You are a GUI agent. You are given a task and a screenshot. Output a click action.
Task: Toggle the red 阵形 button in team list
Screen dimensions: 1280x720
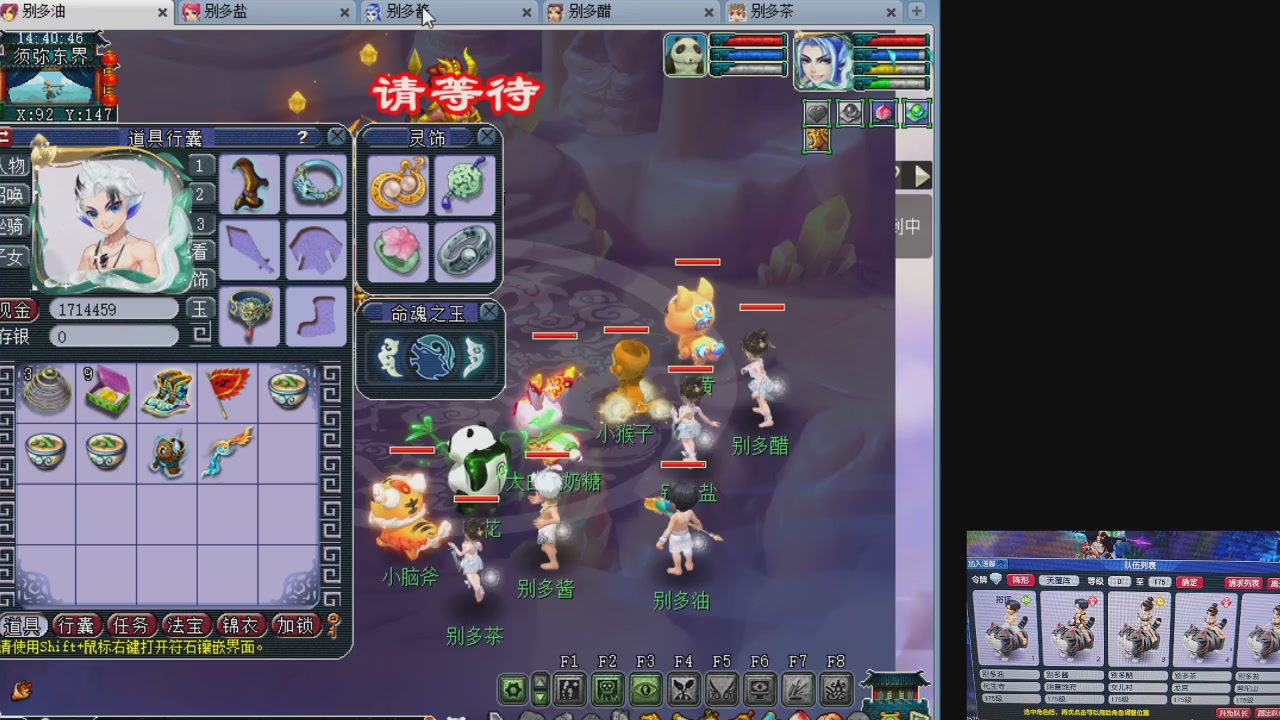(1022, 580)
